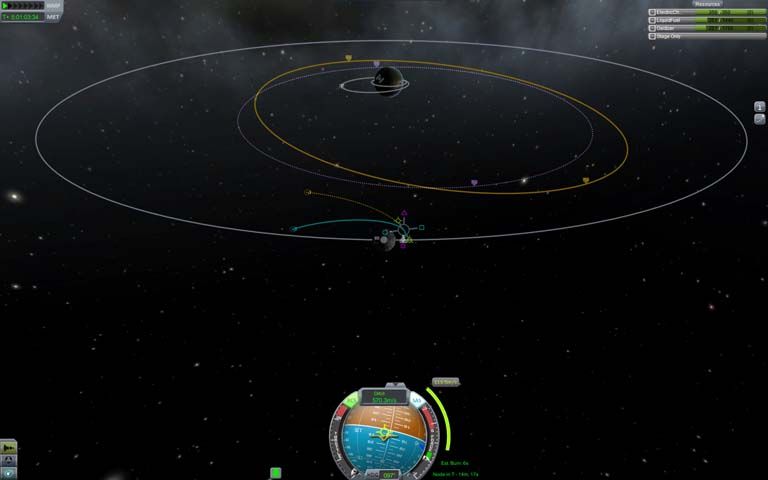Toggle the ElectricCharge resource checkbox

[653, 12]
